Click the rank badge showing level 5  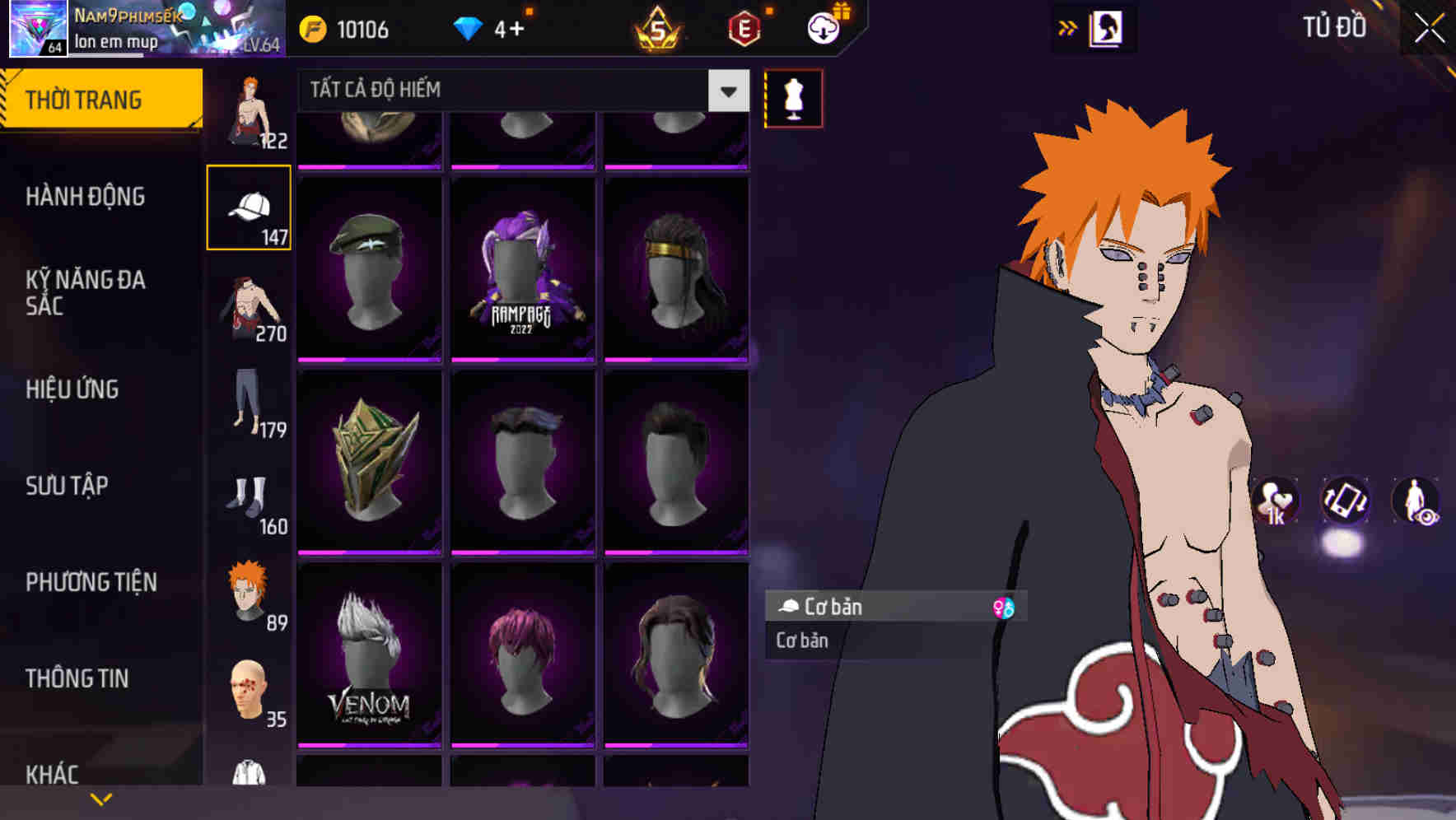coord(658,30)
